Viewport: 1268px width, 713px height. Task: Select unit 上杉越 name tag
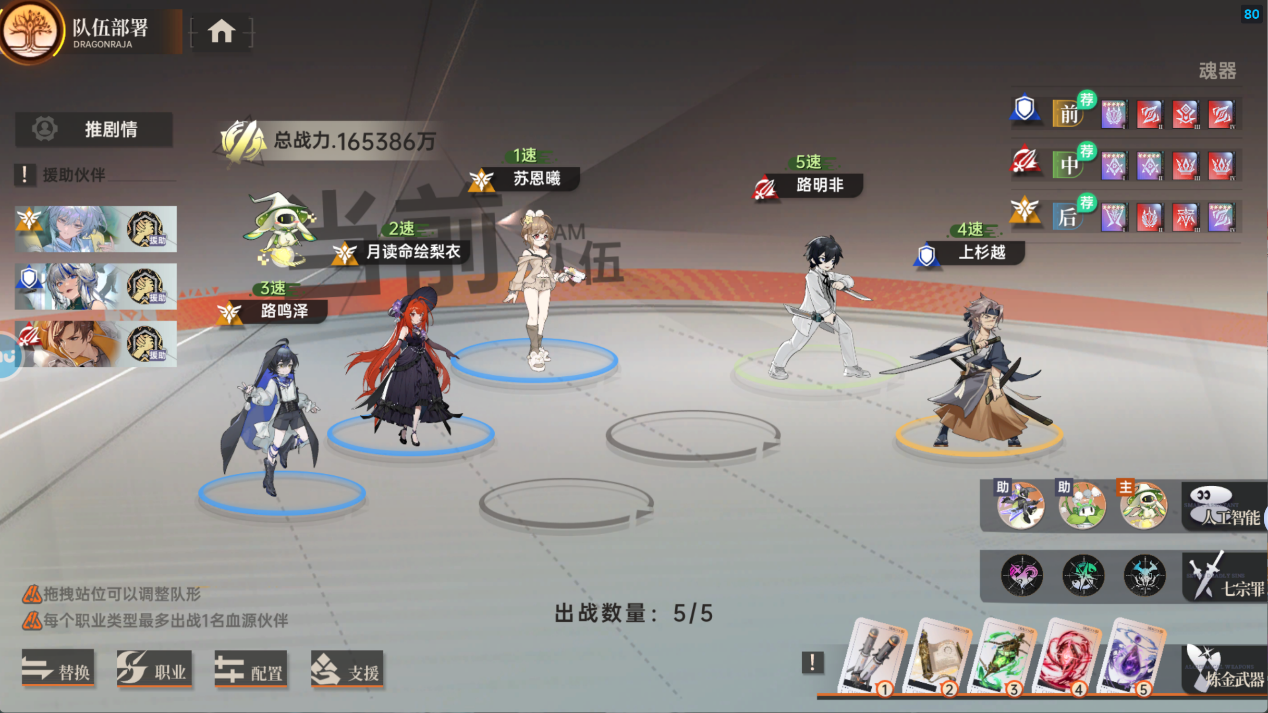click(x=981, y=253)
